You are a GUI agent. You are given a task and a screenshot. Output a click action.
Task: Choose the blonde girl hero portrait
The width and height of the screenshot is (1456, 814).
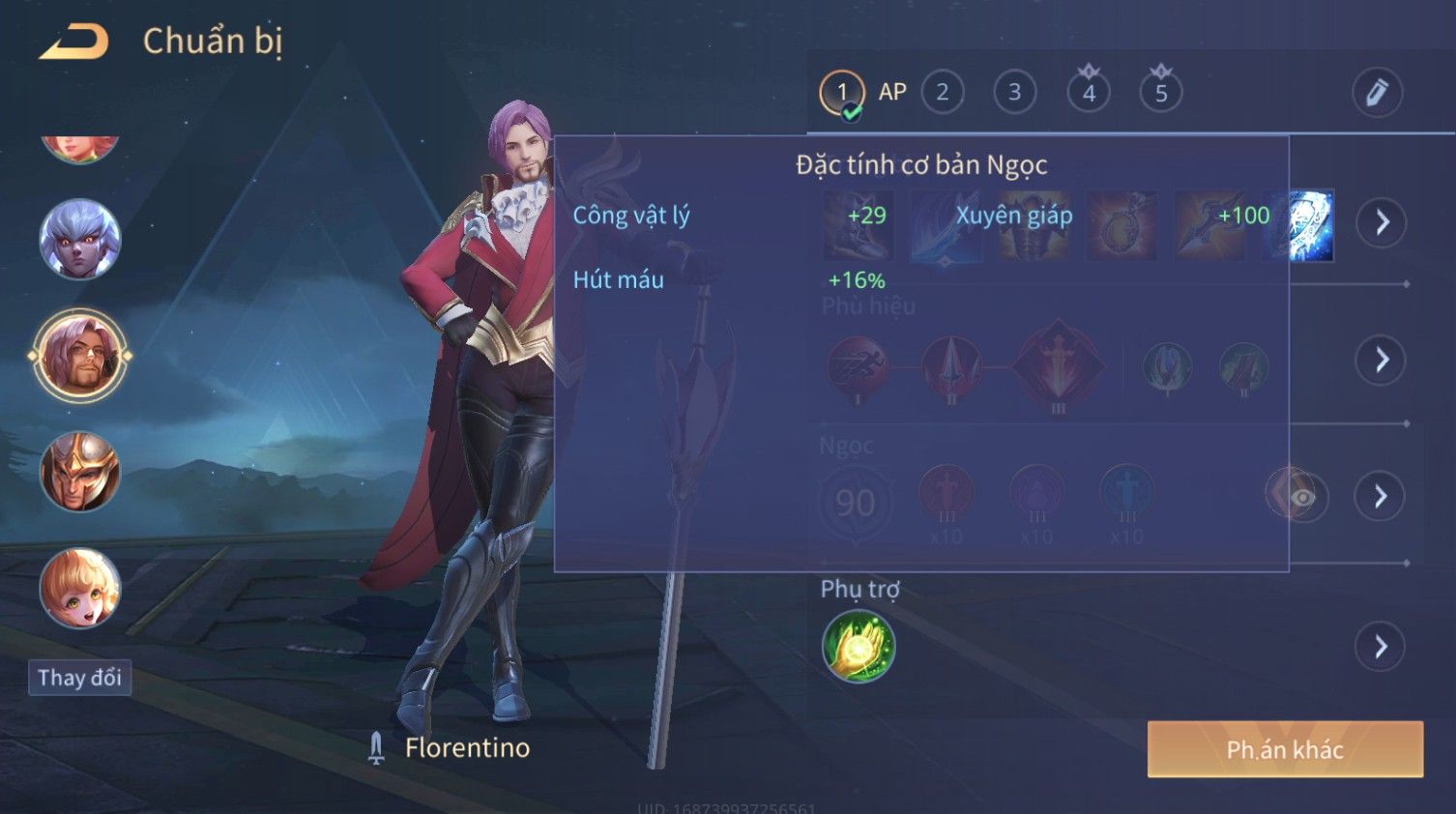80,589
